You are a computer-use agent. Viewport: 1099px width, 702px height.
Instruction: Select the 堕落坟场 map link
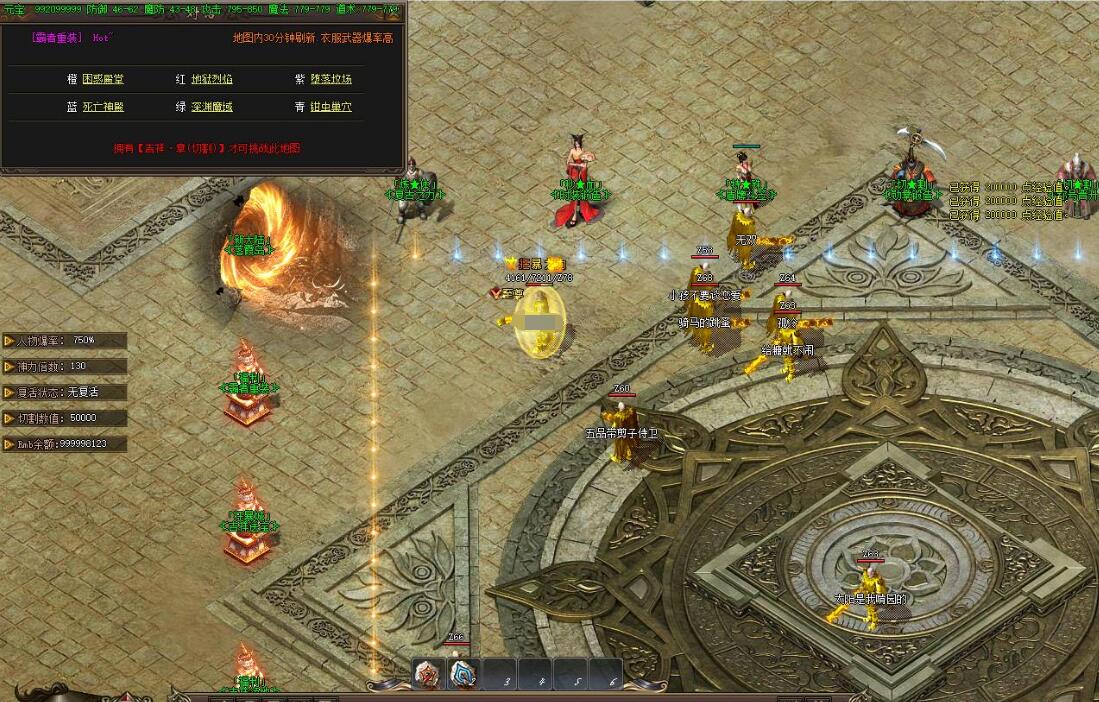pos(330,79)
